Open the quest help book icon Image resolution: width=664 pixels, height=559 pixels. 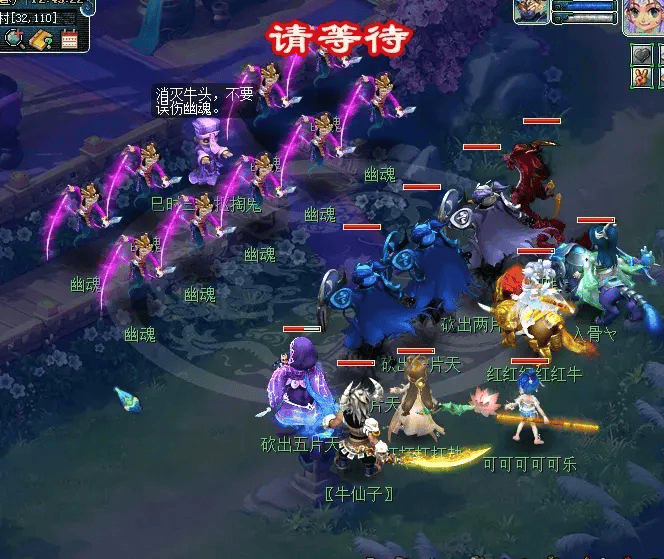click(x=41, y=40)
